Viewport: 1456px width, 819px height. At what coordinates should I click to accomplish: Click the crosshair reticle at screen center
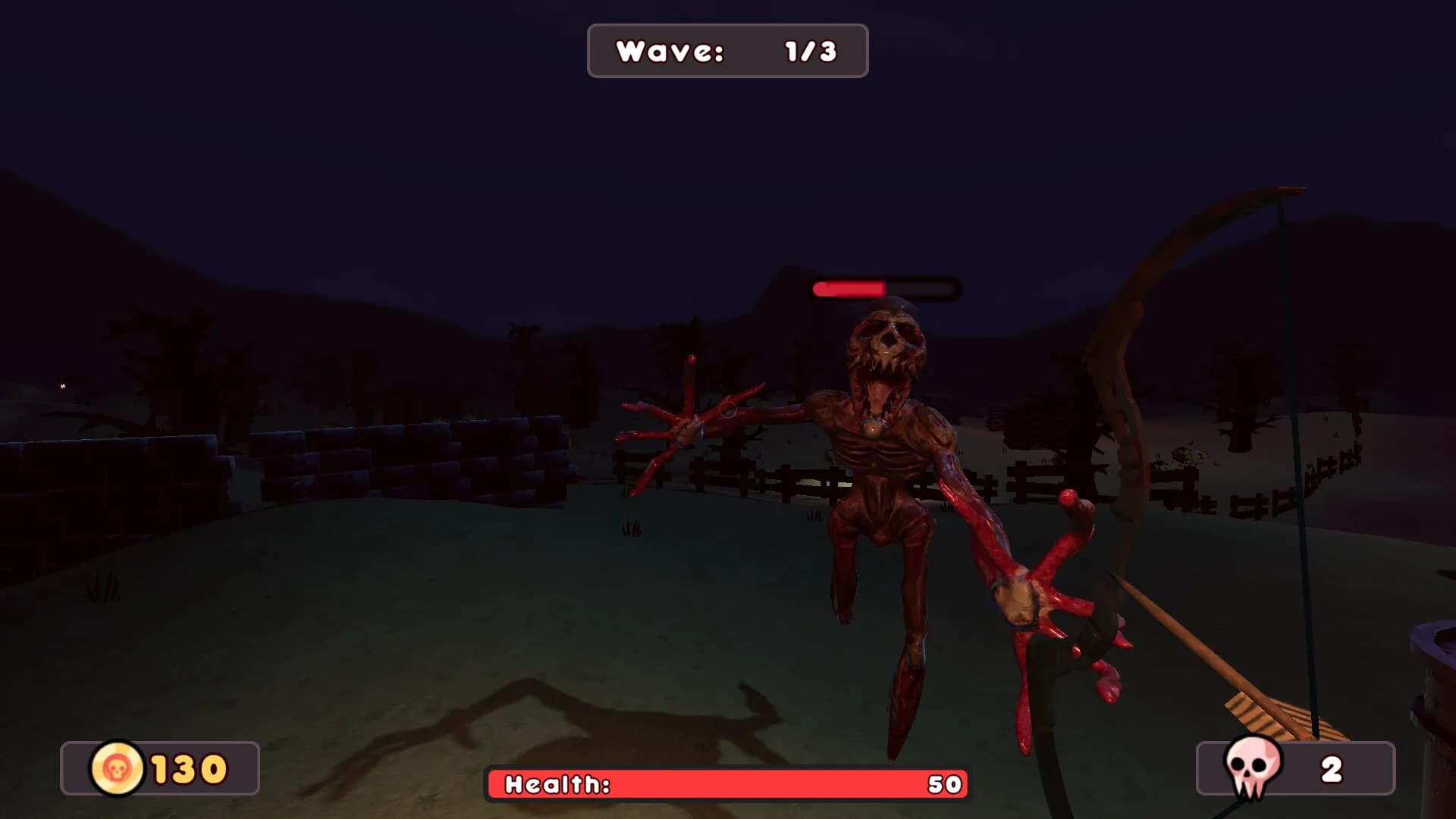pyautogui.click(x=726, y=410)
